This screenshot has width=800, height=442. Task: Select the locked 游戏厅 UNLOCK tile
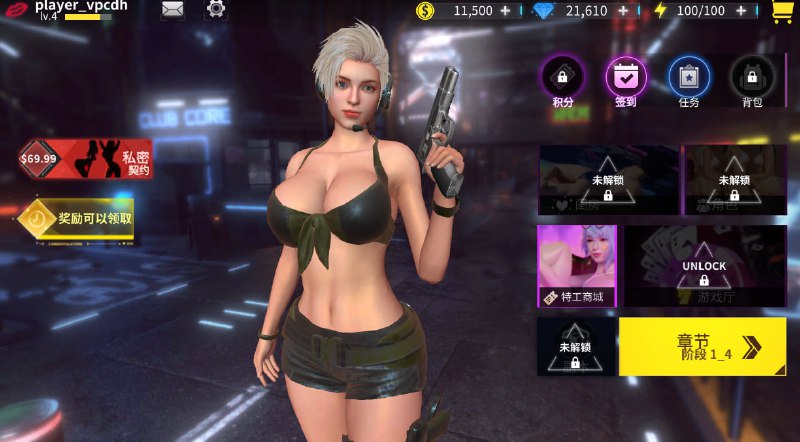click(x=704, y=266)
